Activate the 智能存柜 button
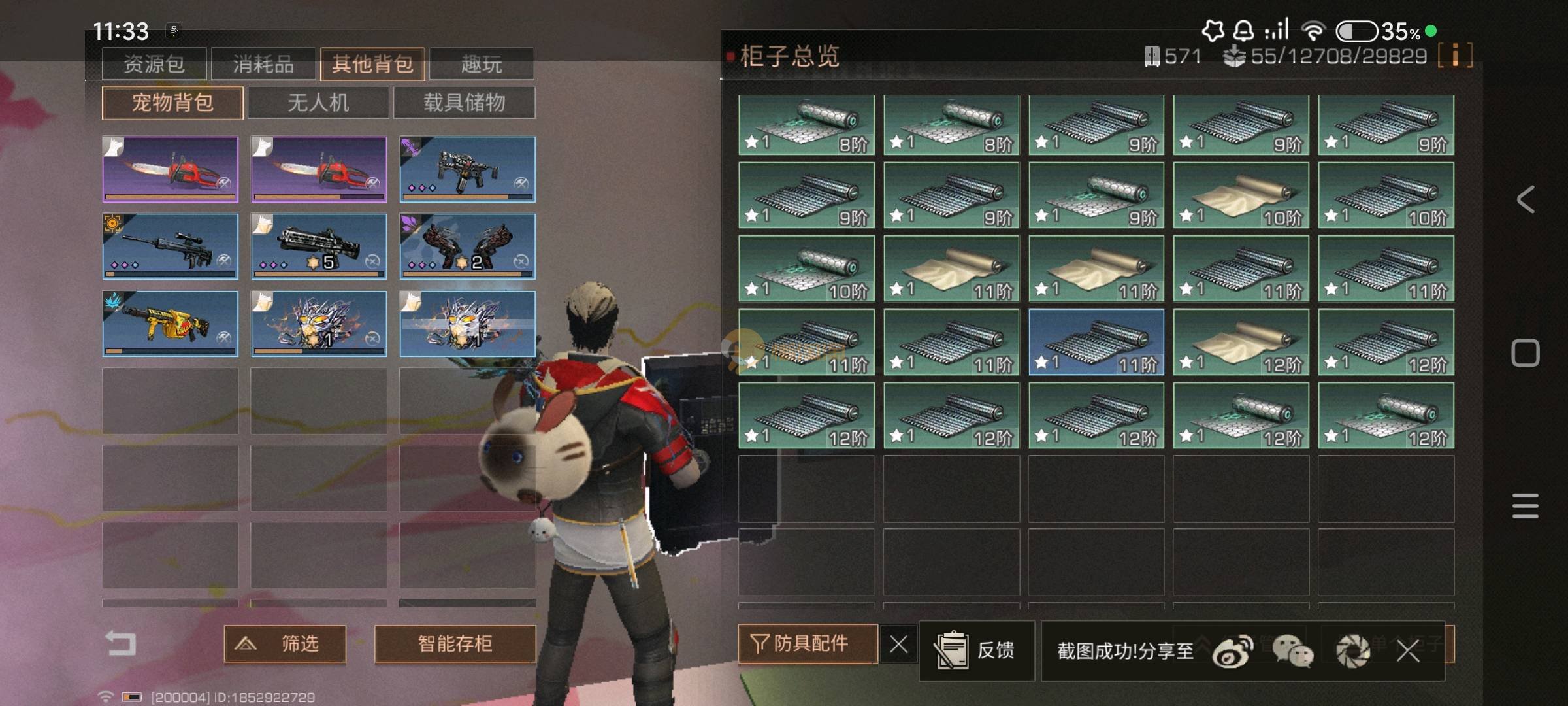This screenshot has height=706, width=1568. coord(455,644)
